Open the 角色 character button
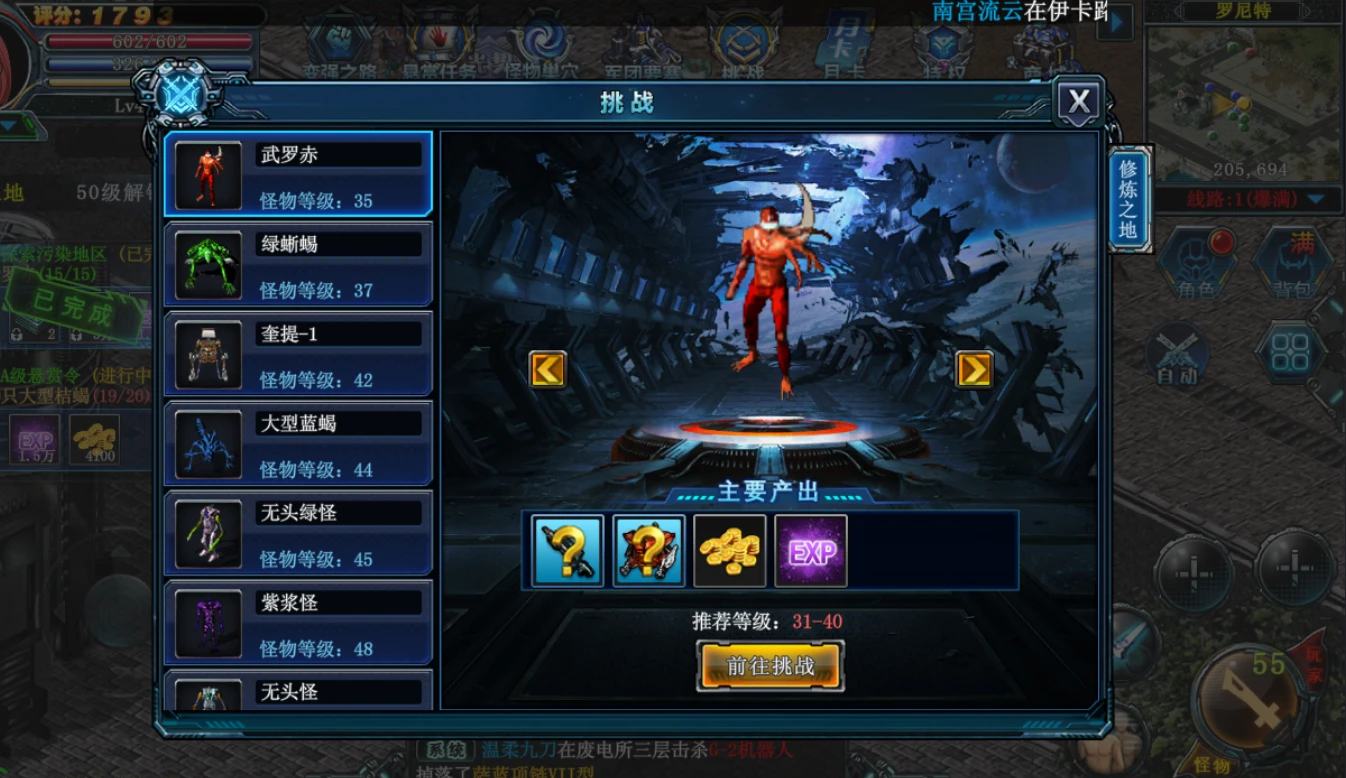This screenshot has width=1346, height=778. click(x=1196, y=263)
